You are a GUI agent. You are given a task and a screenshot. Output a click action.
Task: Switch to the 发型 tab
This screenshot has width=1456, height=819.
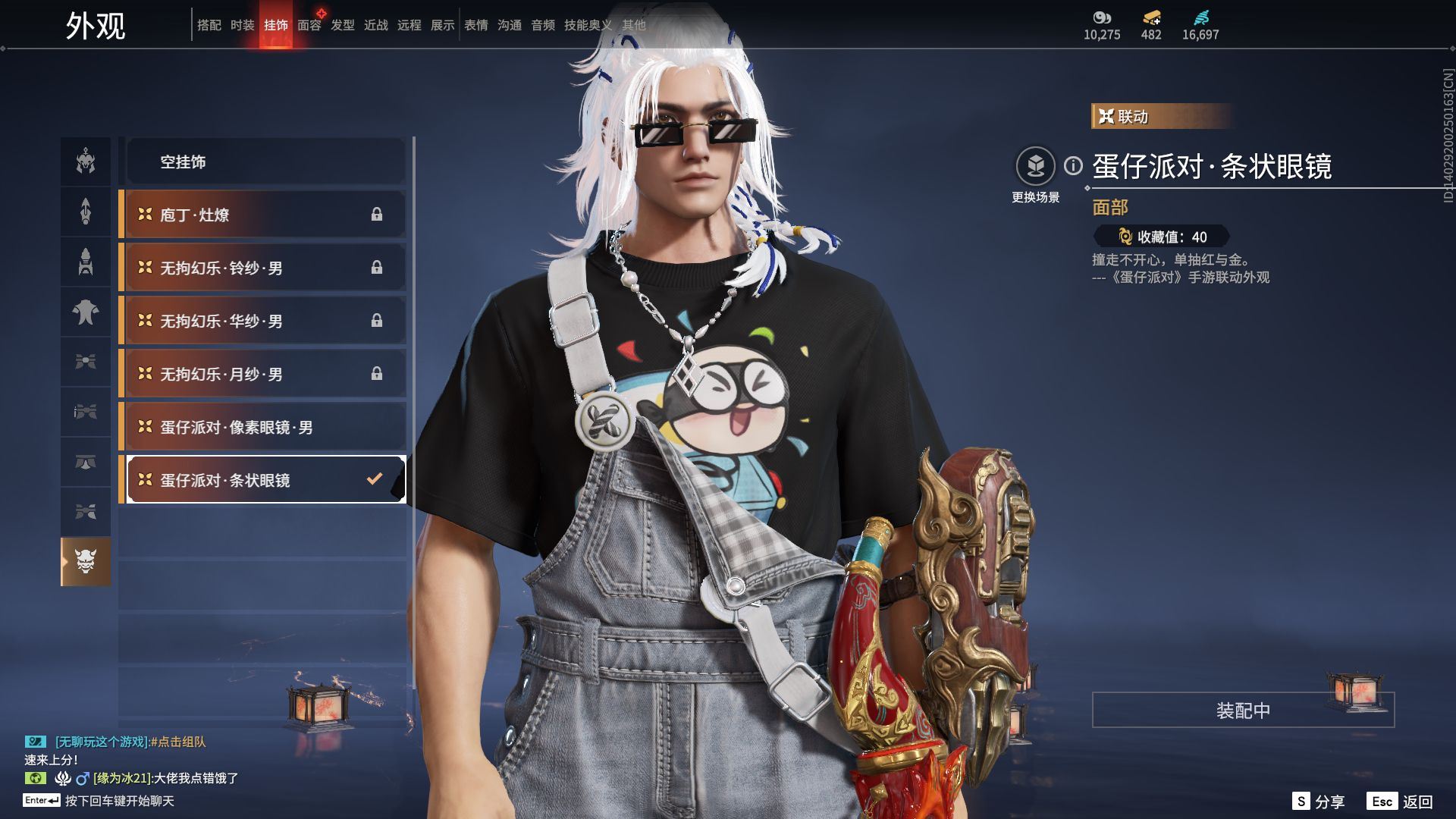coord(342,25)
